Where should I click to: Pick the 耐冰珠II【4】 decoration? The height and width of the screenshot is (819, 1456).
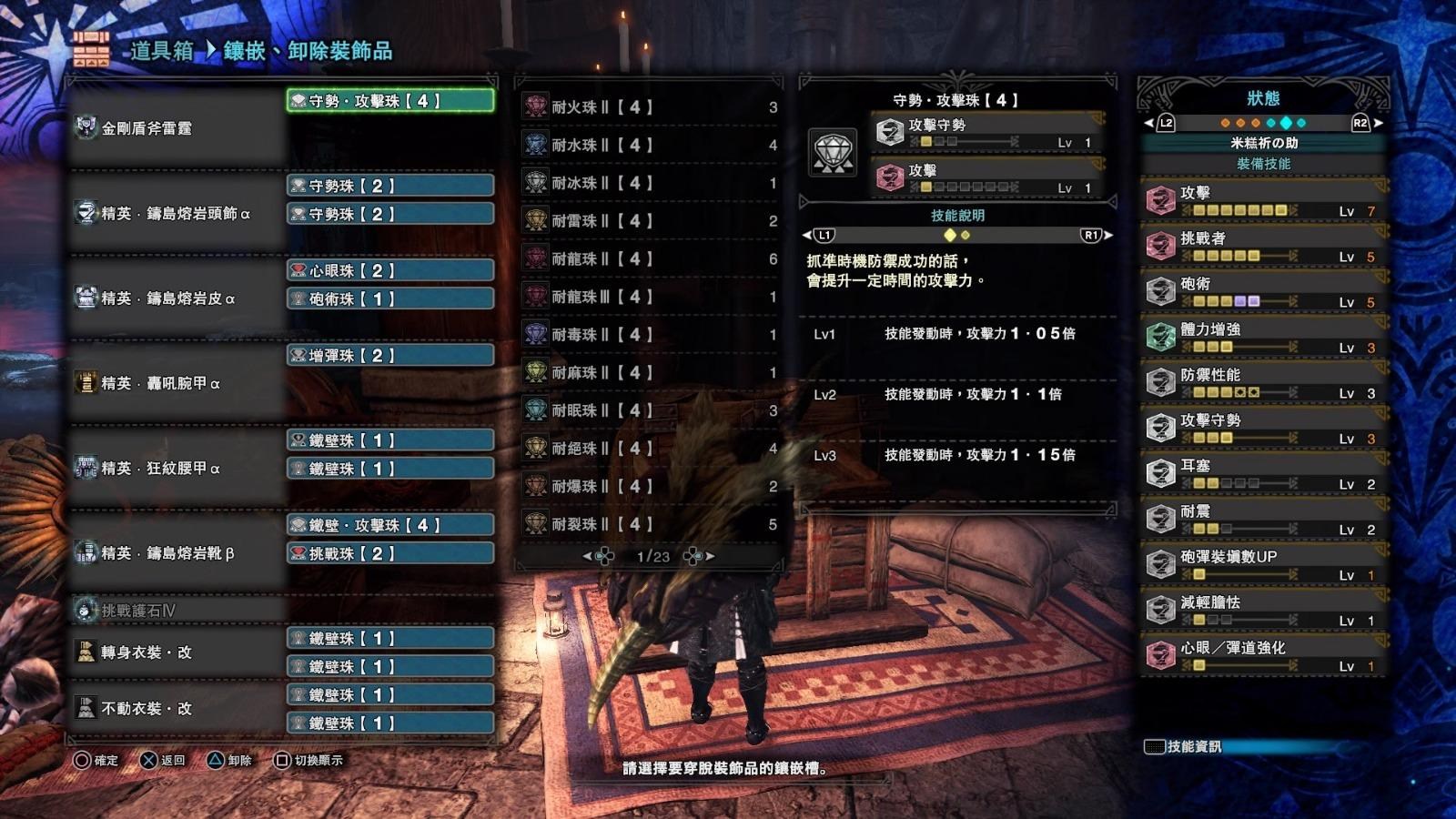(650, 183)
